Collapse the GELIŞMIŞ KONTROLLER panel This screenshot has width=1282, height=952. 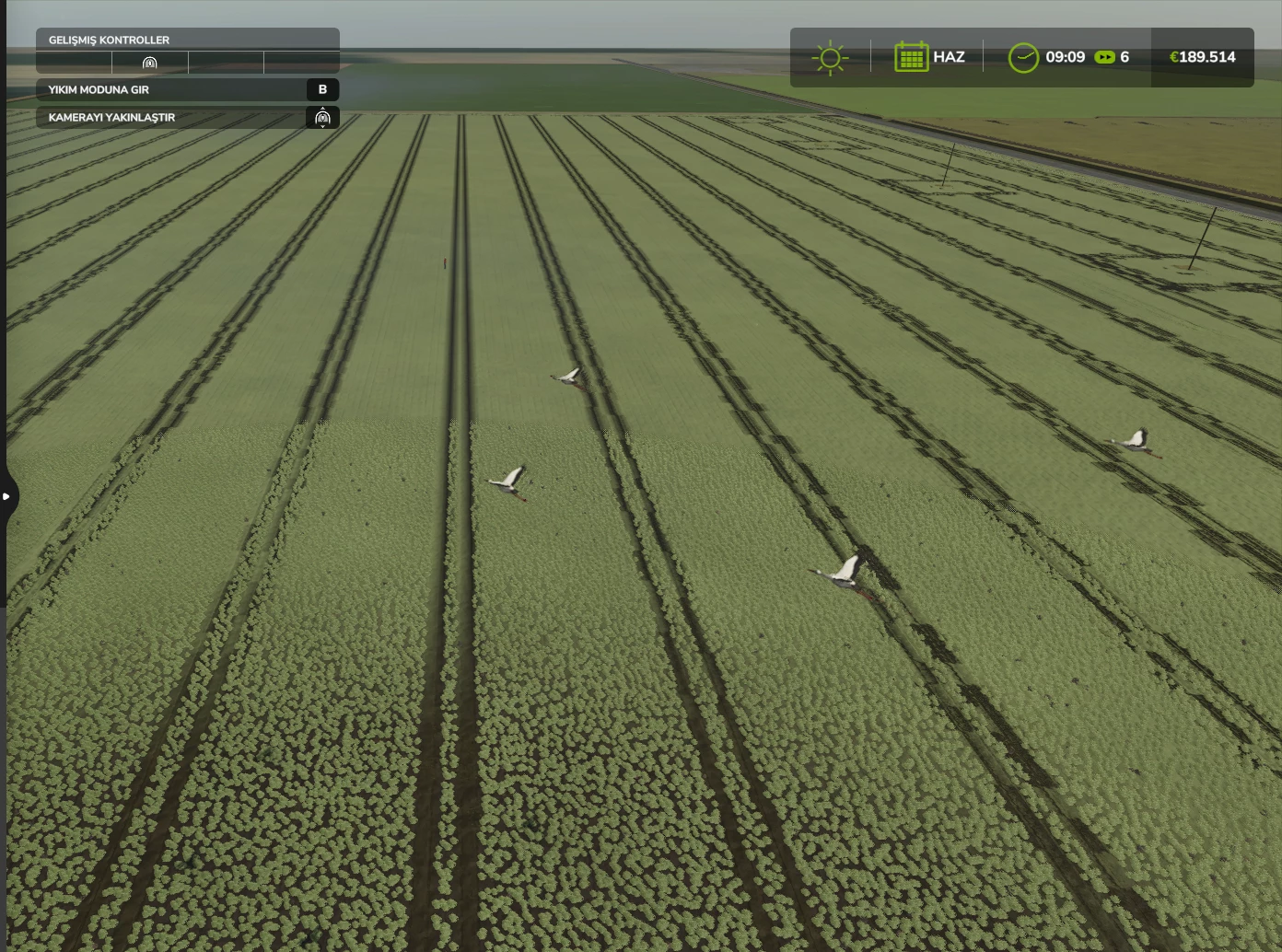(x=109, y=40)
